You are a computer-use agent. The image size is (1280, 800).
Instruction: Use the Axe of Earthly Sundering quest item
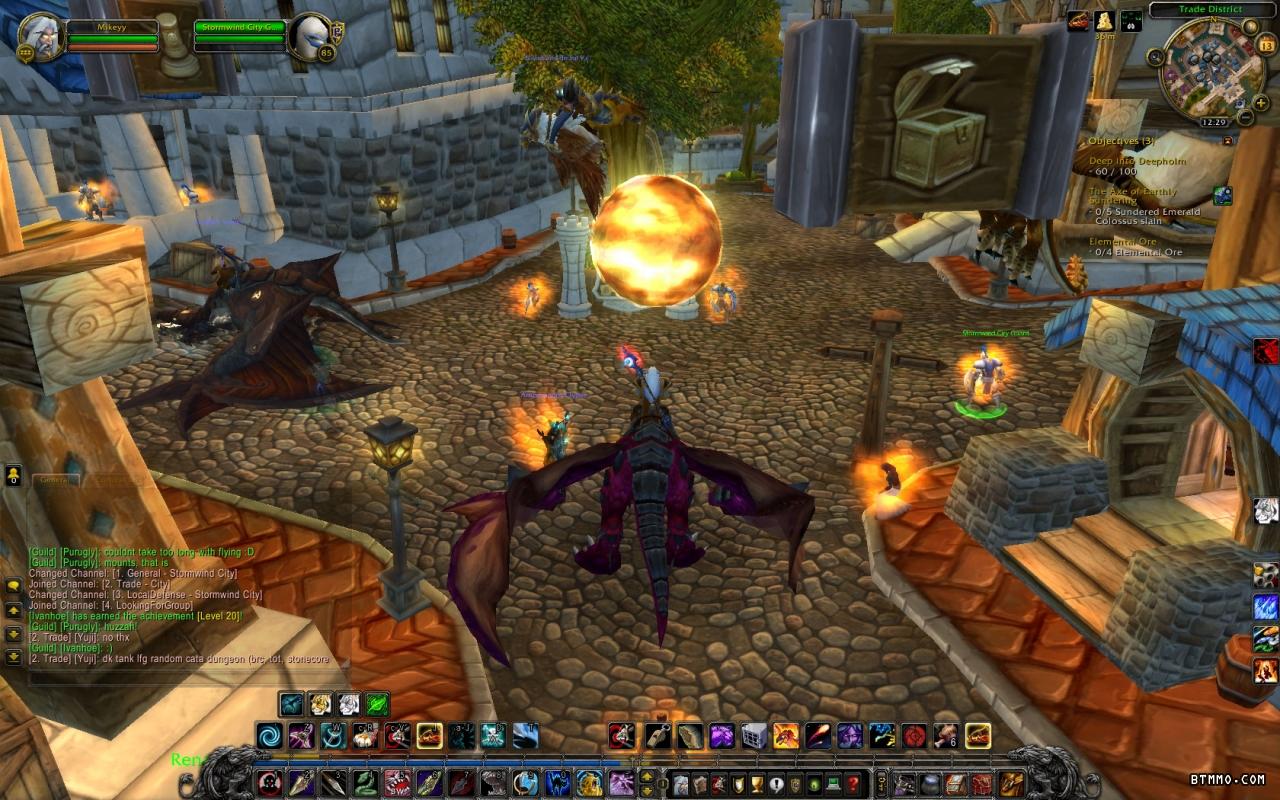[1222, 196]
